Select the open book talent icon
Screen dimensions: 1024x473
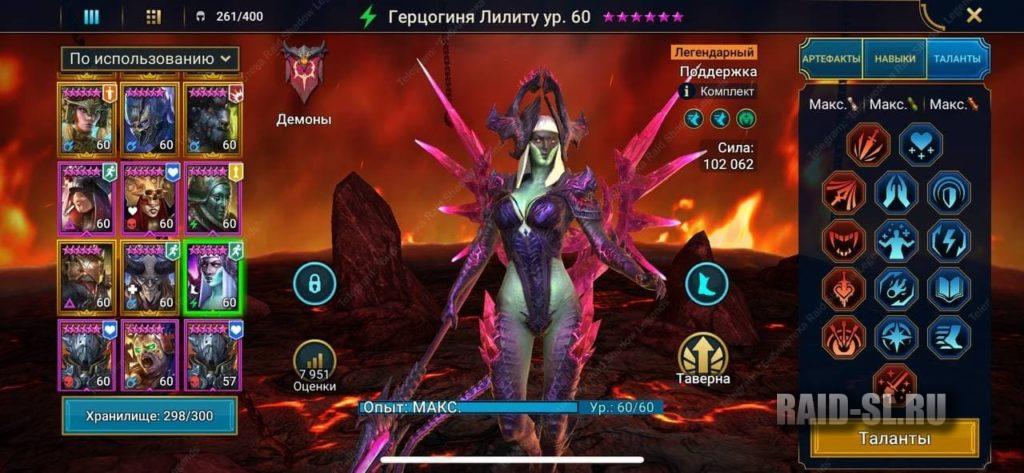[948, 290]
